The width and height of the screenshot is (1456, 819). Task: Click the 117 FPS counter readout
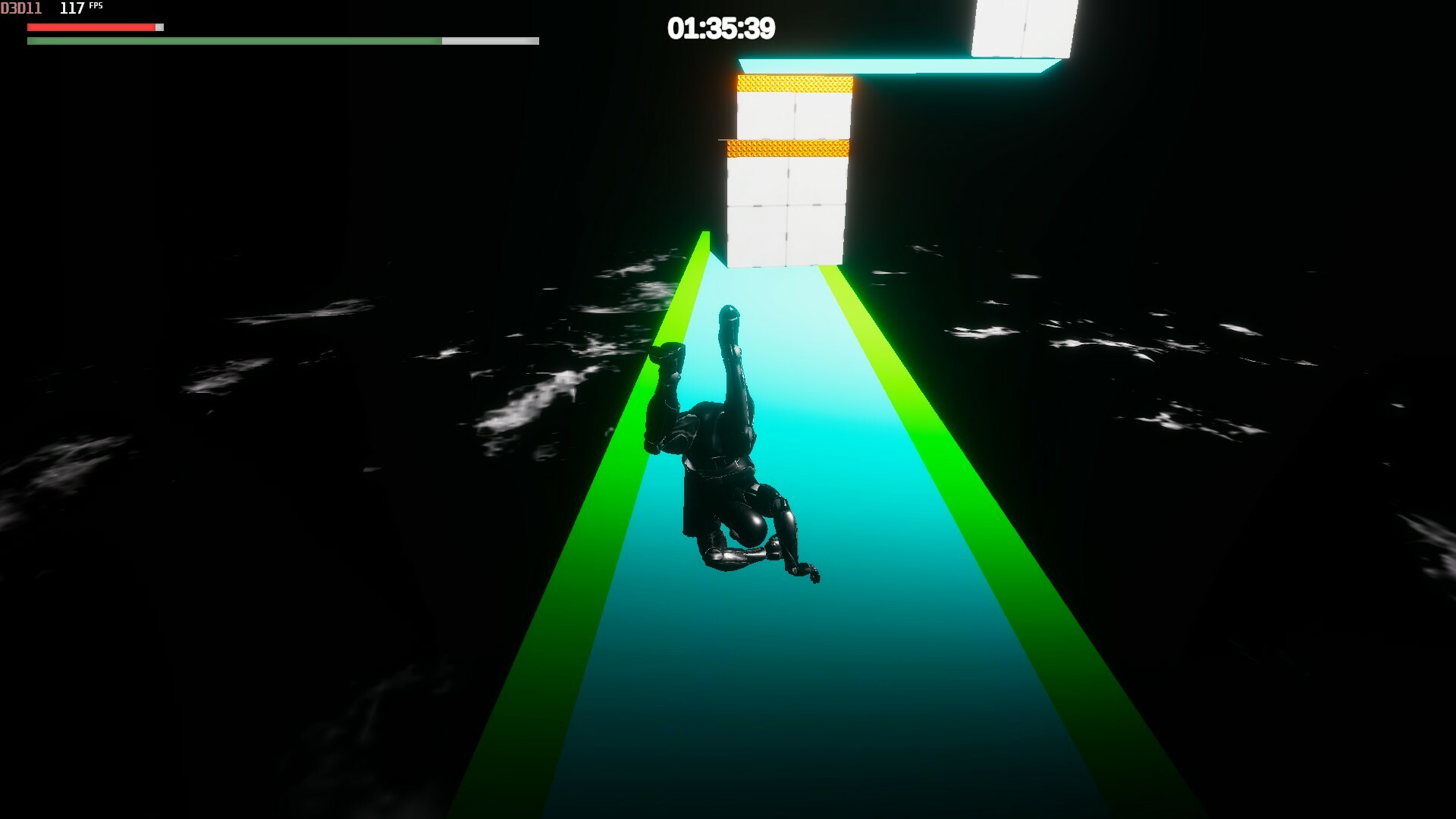click(x=74, y=8)
